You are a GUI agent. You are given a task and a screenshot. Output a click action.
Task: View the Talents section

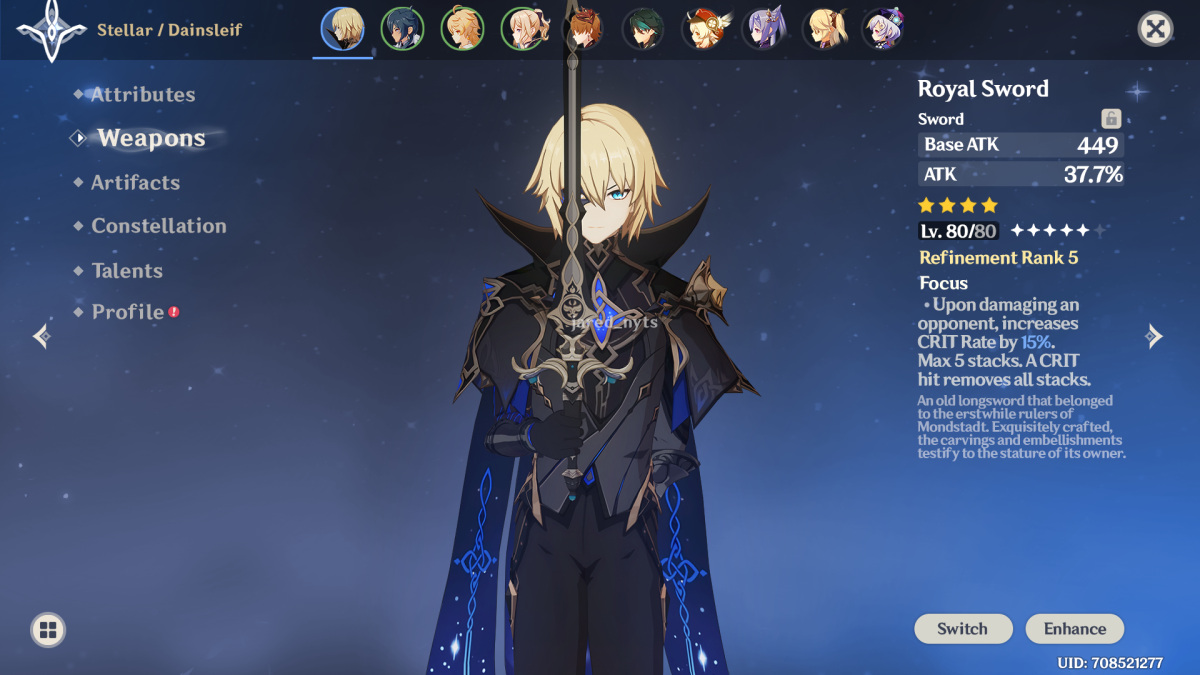(126, 271)
